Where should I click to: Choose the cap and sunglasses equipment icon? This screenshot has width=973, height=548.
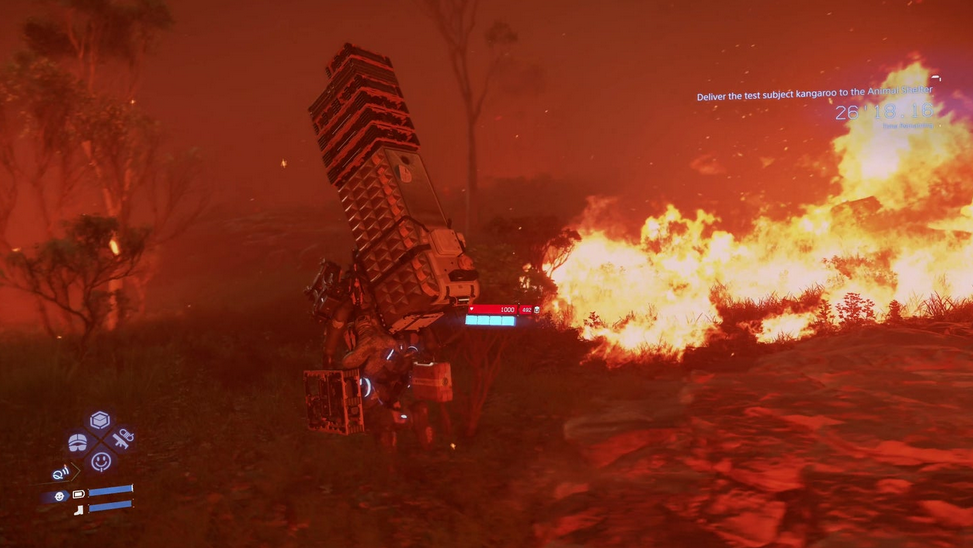(78, 441)
